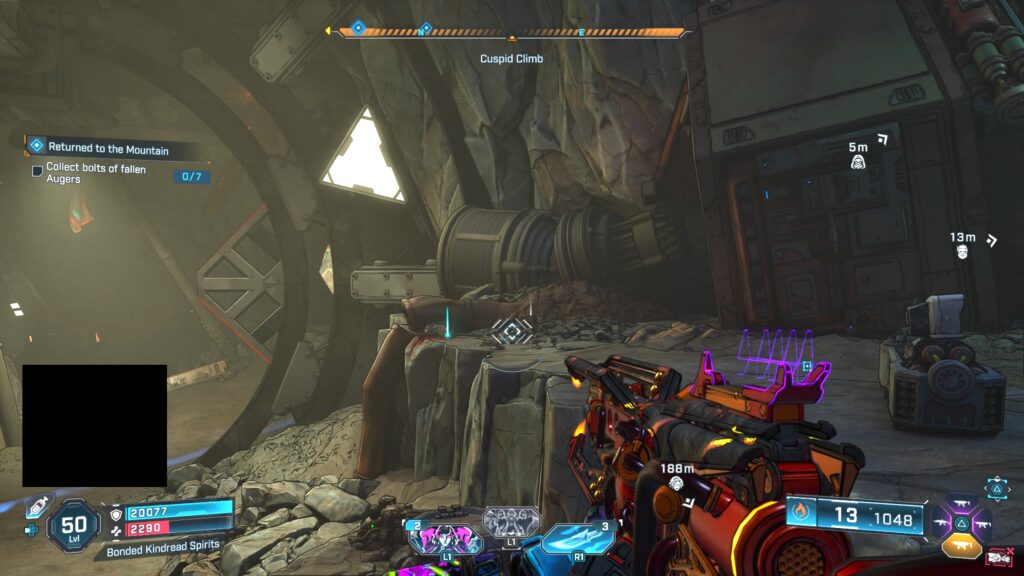Click the 5m waypoint marker icon
This screenshot has width=1024, height=576.
pos(858,161)
